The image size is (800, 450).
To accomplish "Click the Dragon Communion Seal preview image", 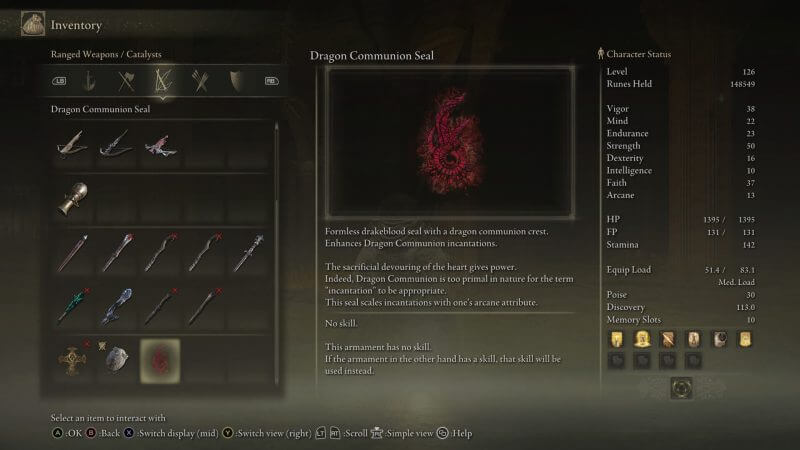I will (448, 143).
